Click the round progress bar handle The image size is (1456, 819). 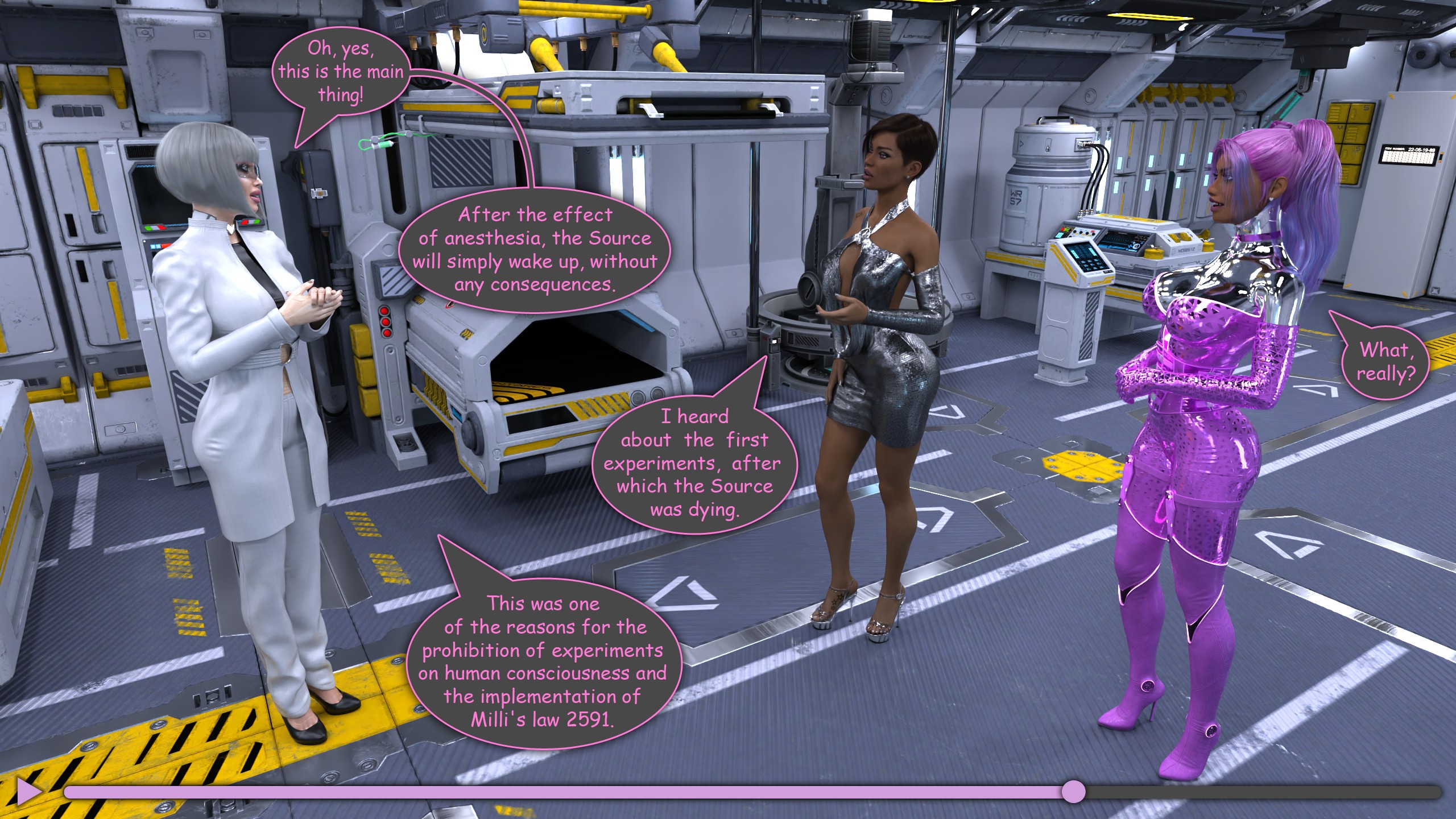[1073, 792]
